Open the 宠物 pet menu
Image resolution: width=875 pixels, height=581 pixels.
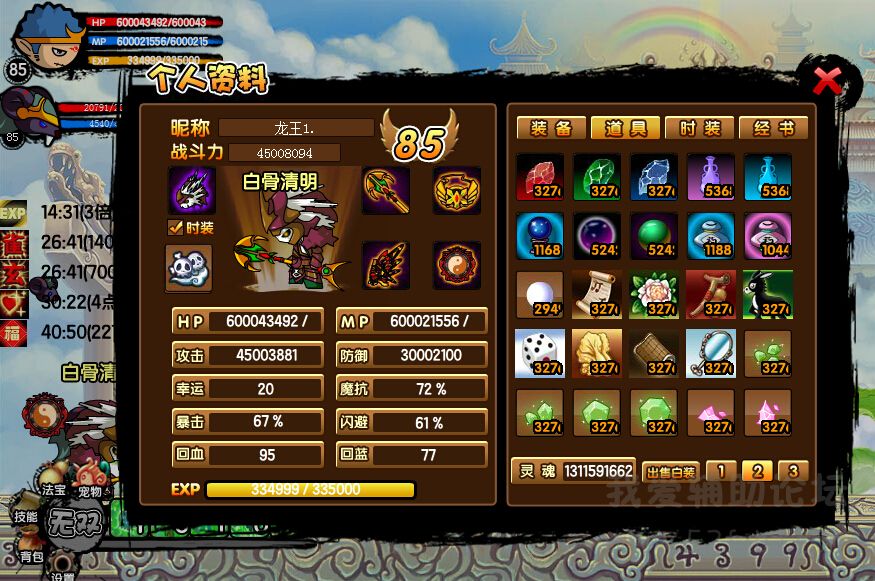pyautogui.click(x=90, y=491)
